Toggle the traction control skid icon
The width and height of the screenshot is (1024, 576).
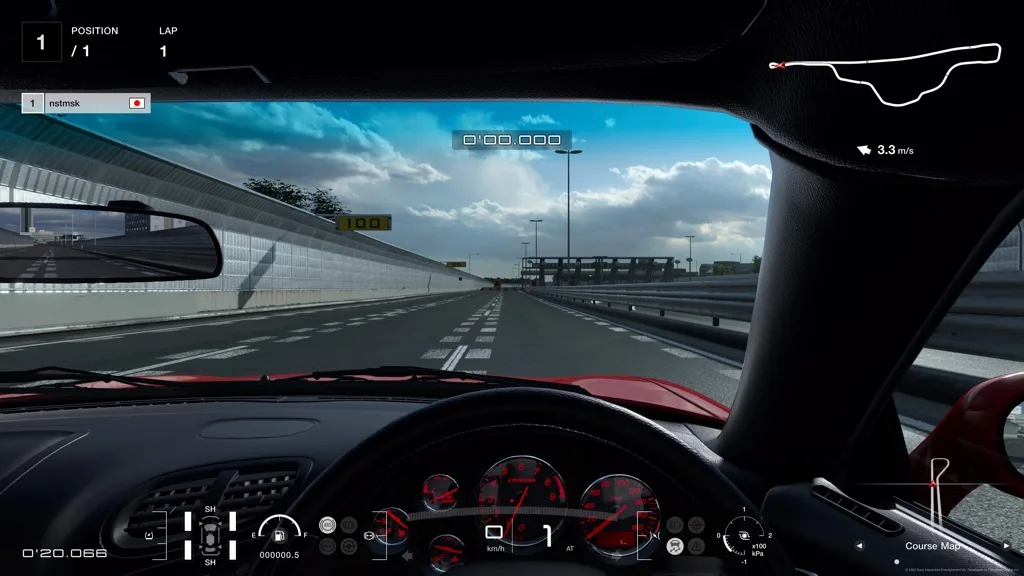tap(676, 546)
